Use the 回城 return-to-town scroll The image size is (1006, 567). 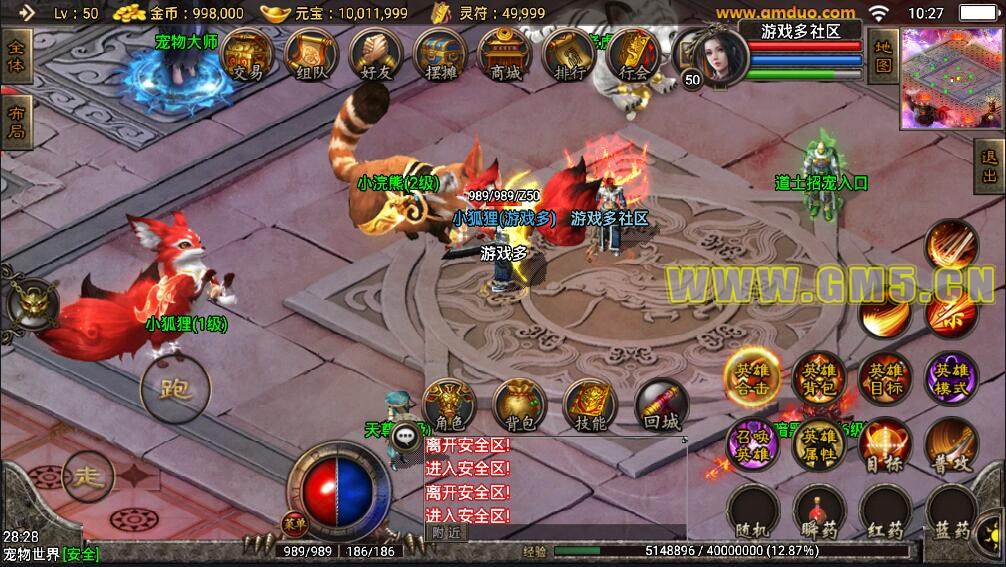tap(661, 406)
